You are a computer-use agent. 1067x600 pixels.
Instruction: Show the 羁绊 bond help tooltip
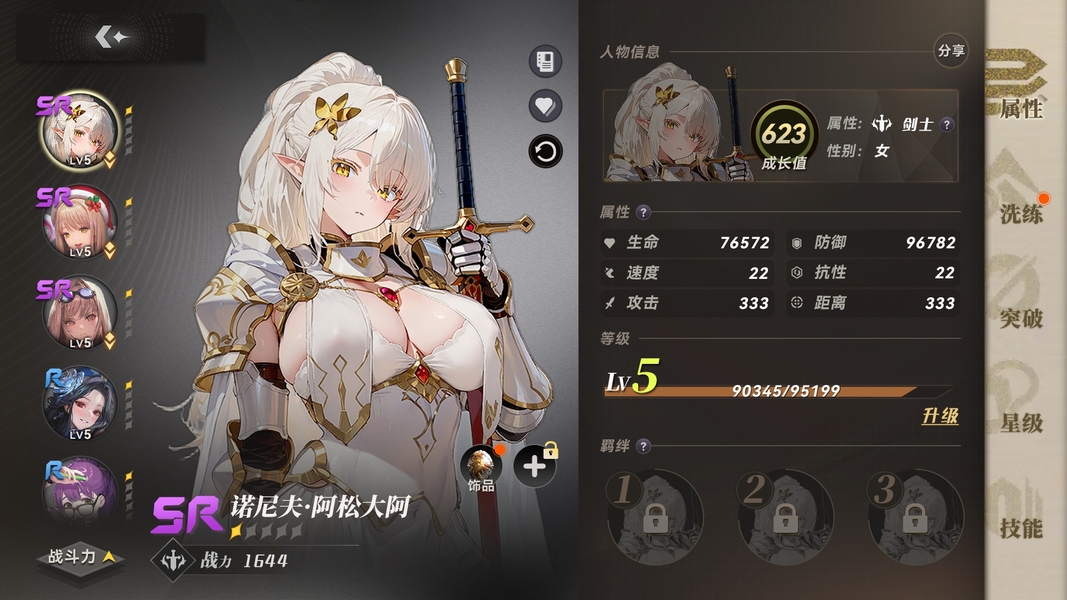tap(643, 446)
